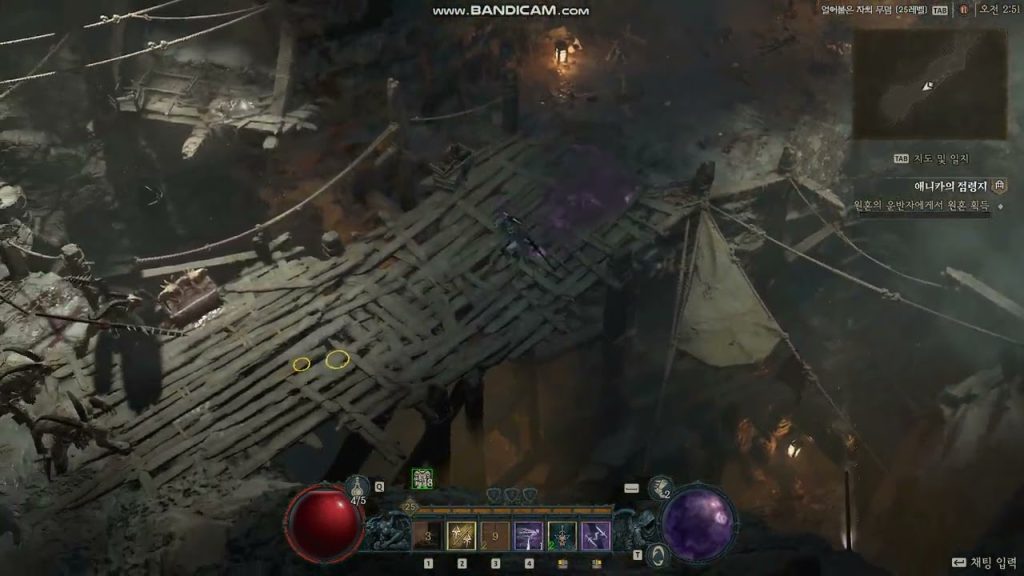Click the red shield icon beside the clock
Screen dimensions: 1024x576
(963, 10)
